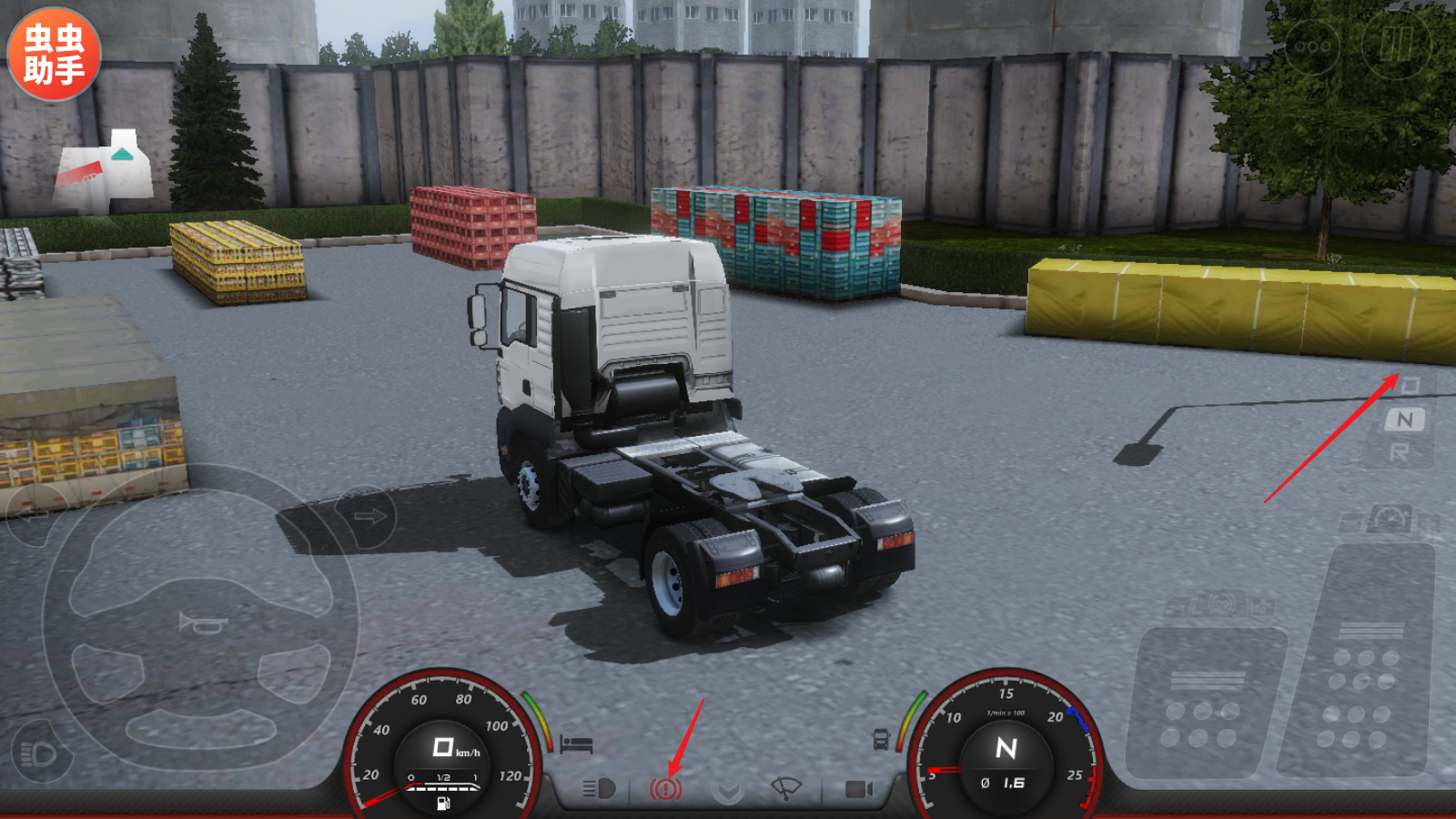Screen dimensions: 1456x819
Task: Open the minimap navigation view
Action: click(105, 172)
